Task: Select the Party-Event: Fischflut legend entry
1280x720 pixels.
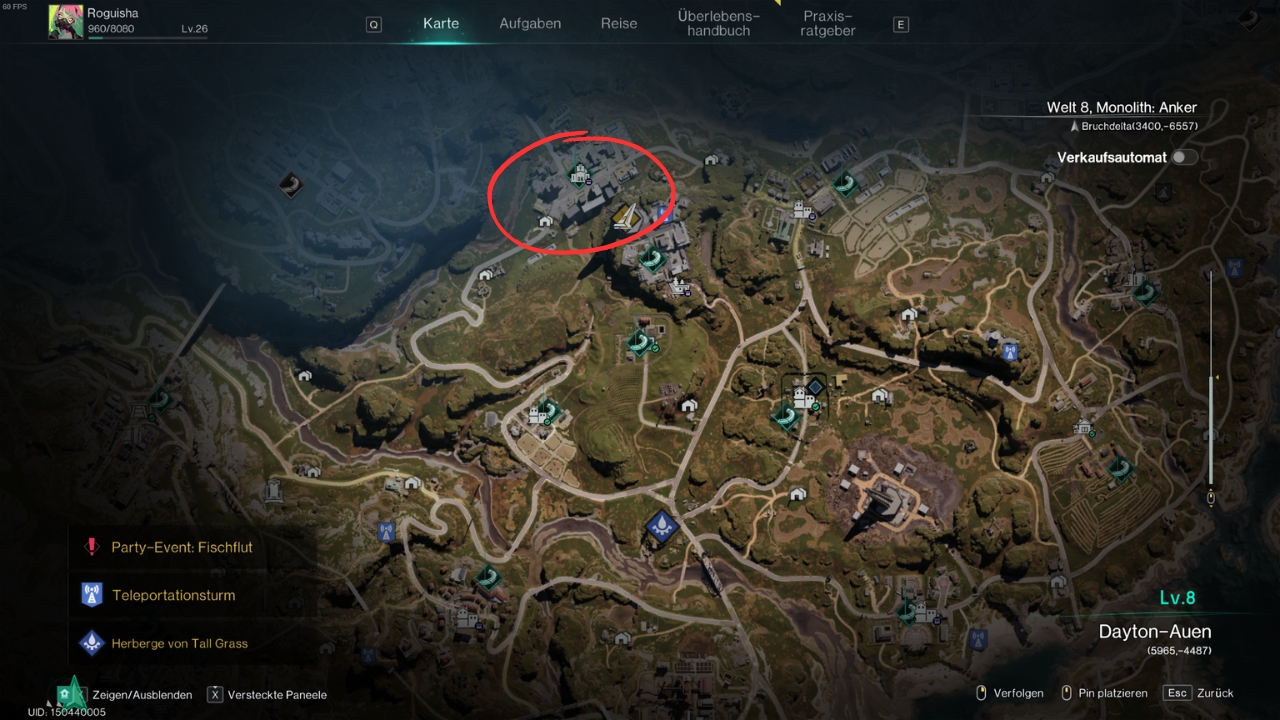Action: click(180, 547)
